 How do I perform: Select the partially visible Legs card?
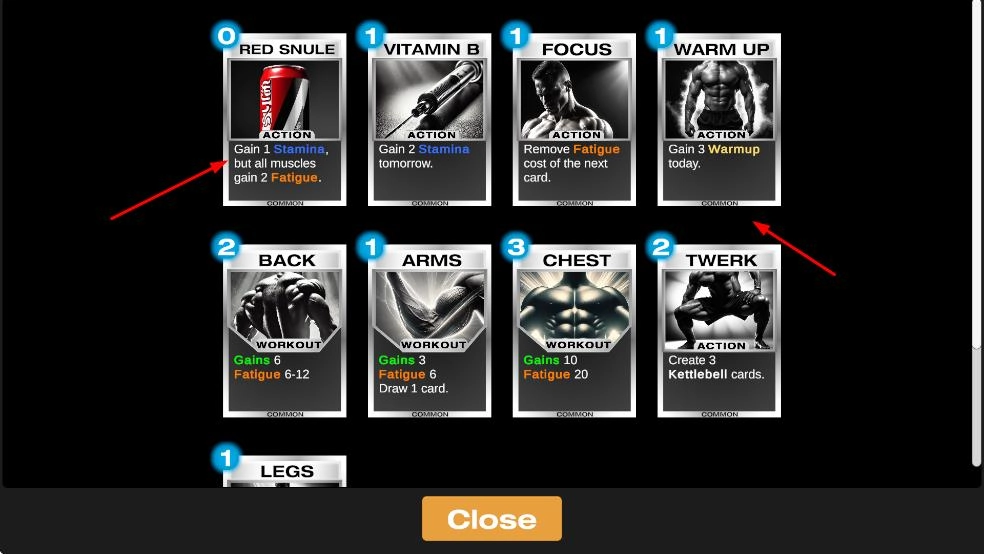pos(285,472)
